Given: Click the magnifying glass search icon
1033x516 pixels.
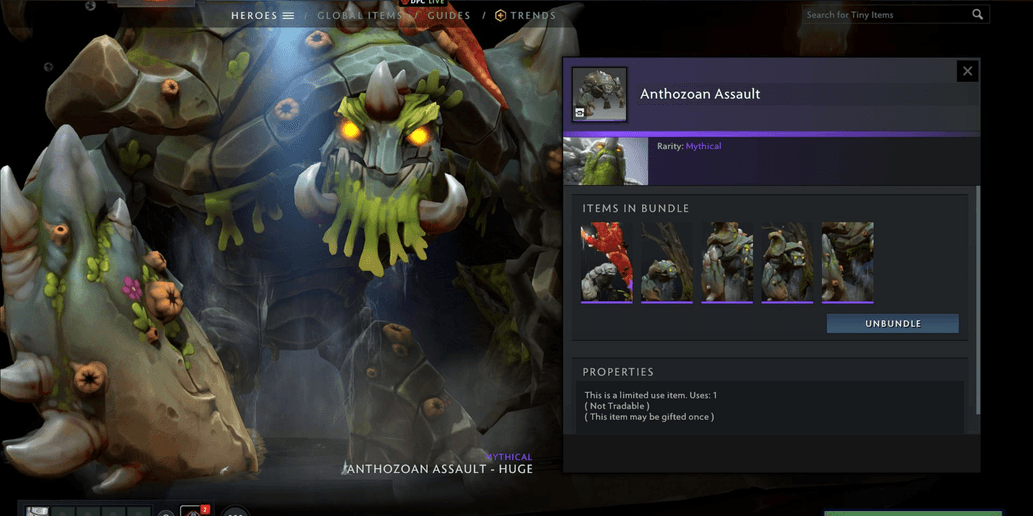Looking at the screenshot, I should click(x=978, y=15).
